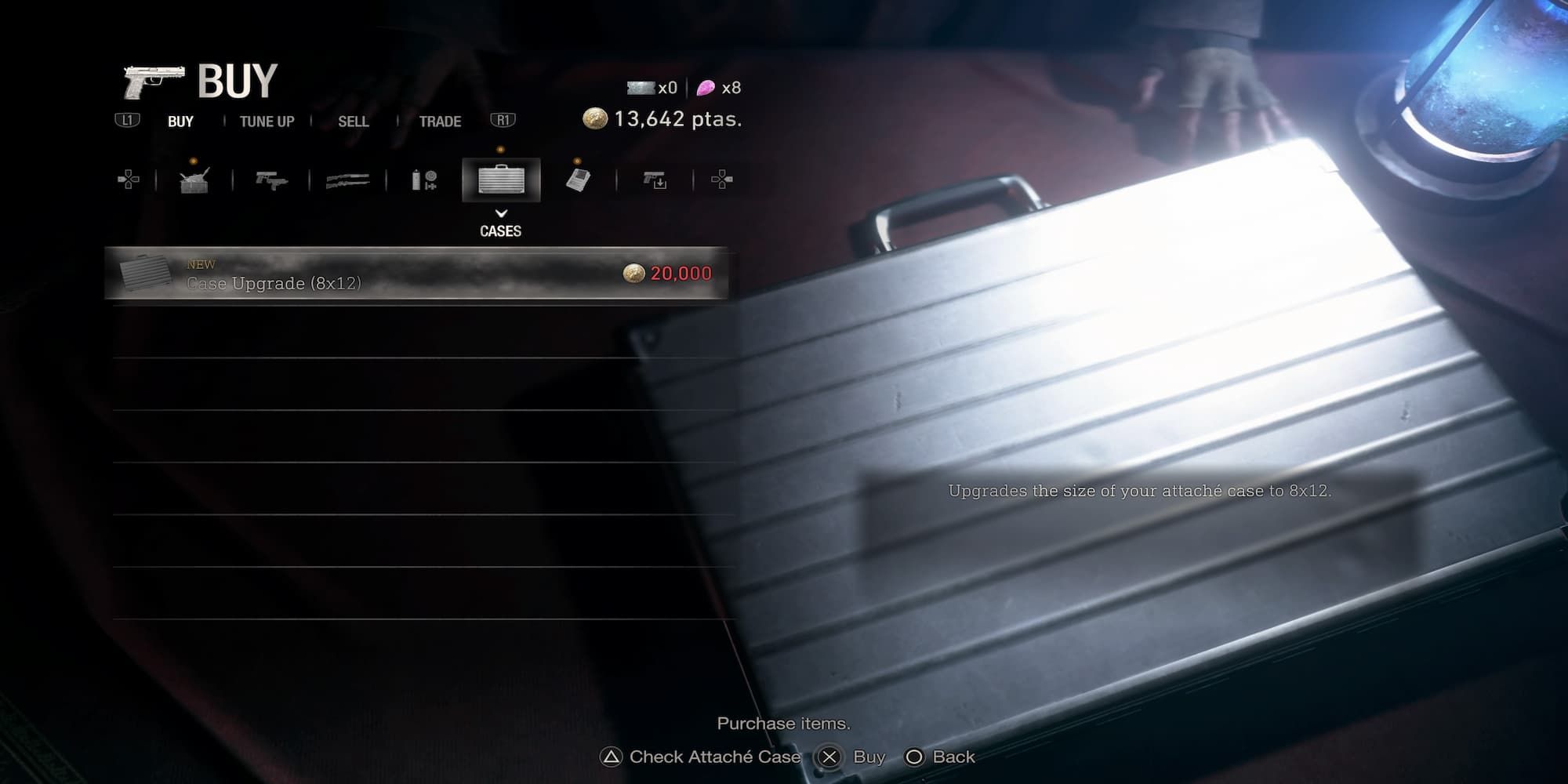
Task: Click the left d-pad navigation icon
Action: click(x=127, y=180)
